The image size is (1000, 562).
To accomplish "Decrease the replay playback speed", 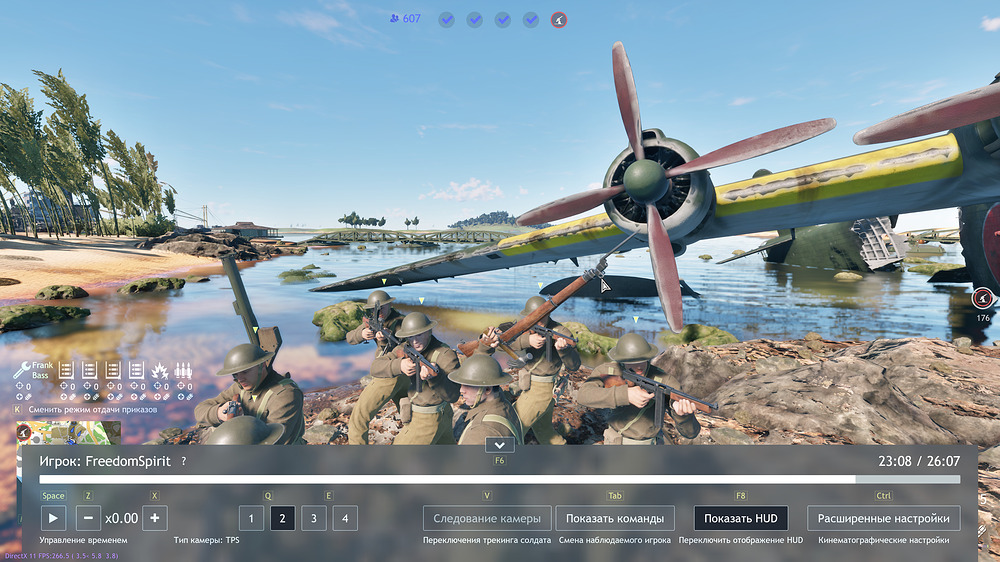I will click(88, 518).
